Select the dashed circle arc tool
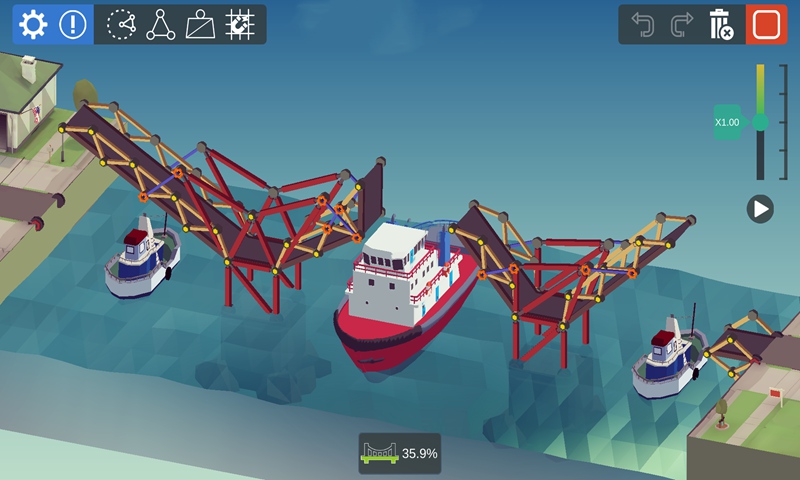The width and height of the screenshot is (800, 480). tap(121, 25)
